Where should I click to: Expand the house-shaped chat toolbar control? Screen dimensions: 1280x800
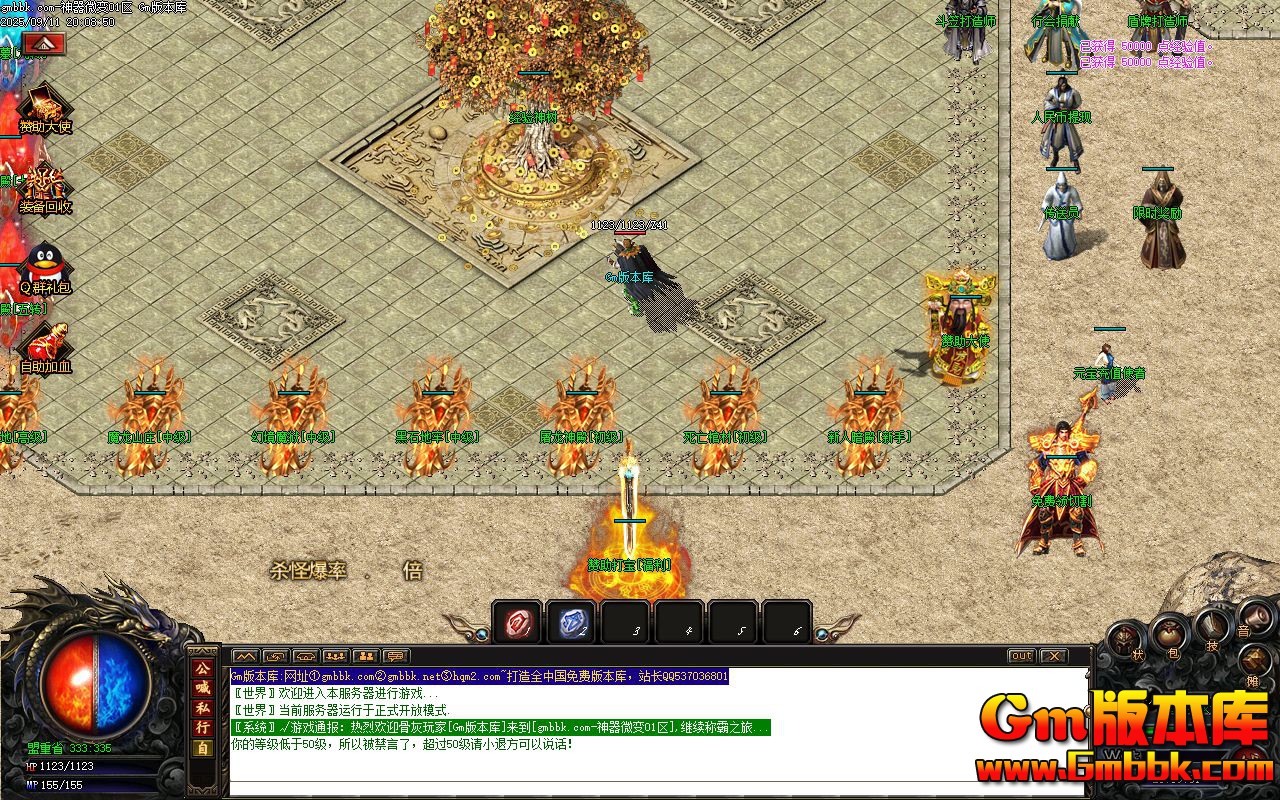pos(306,656)
